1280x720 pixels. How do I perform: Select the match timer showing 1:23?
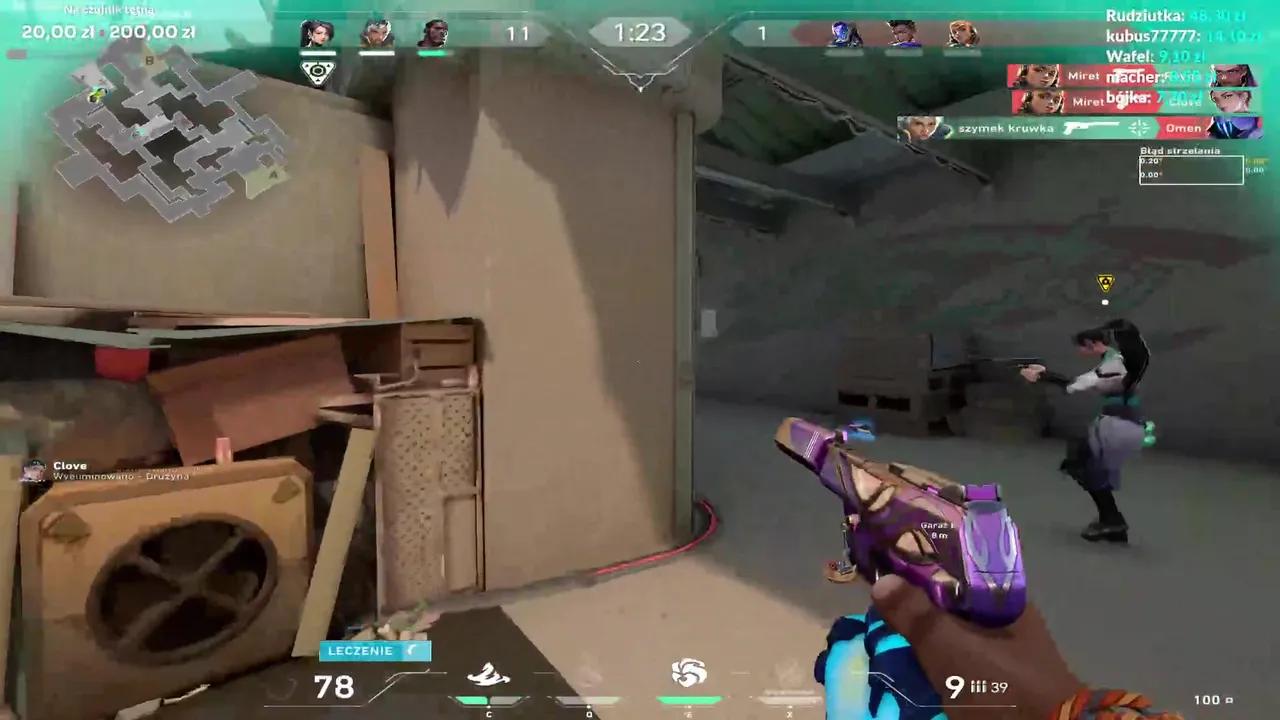coord(640,32)
